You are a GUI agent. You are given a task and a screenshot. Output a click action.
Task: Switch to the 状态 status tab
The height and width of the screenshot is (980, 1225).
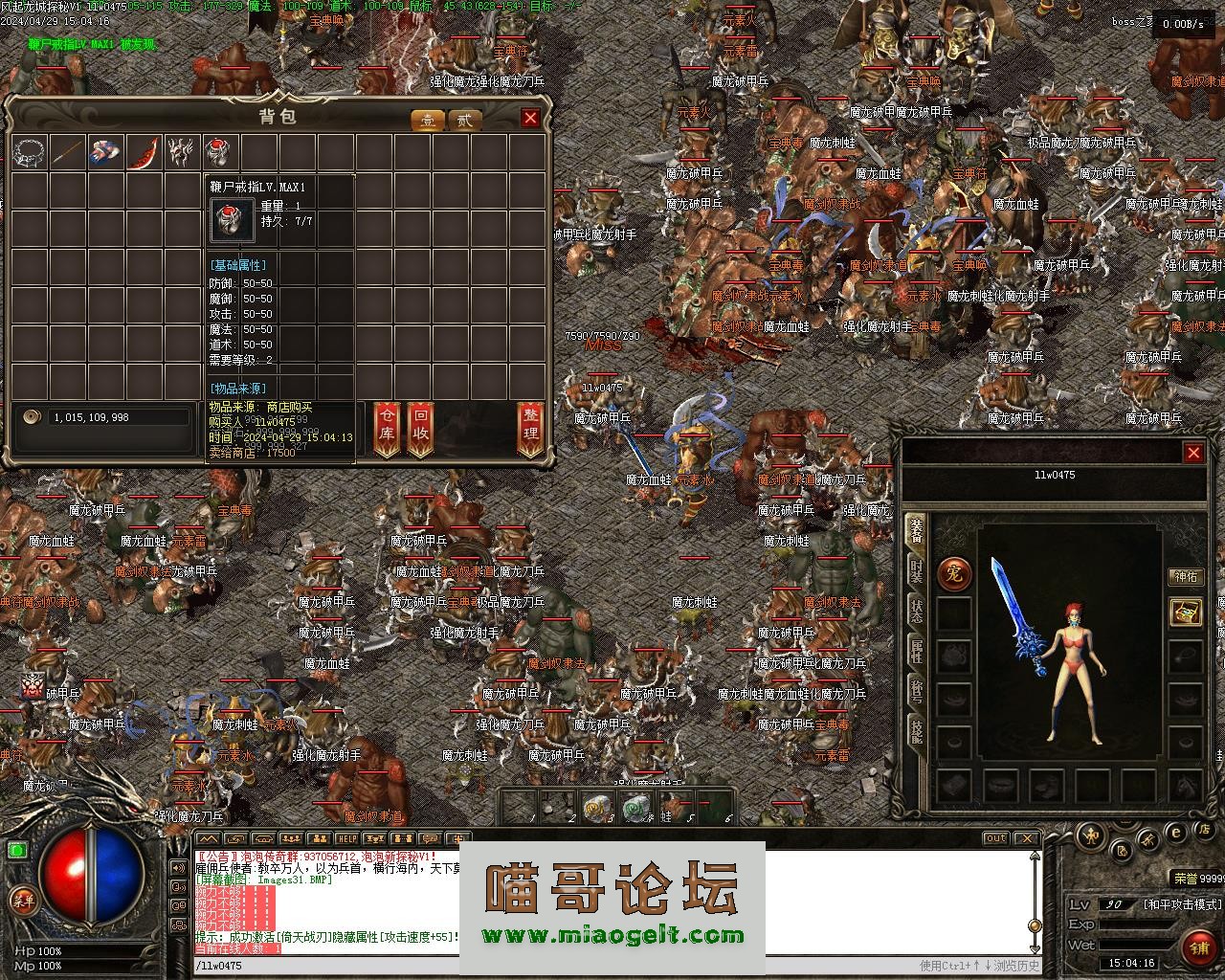916,612
